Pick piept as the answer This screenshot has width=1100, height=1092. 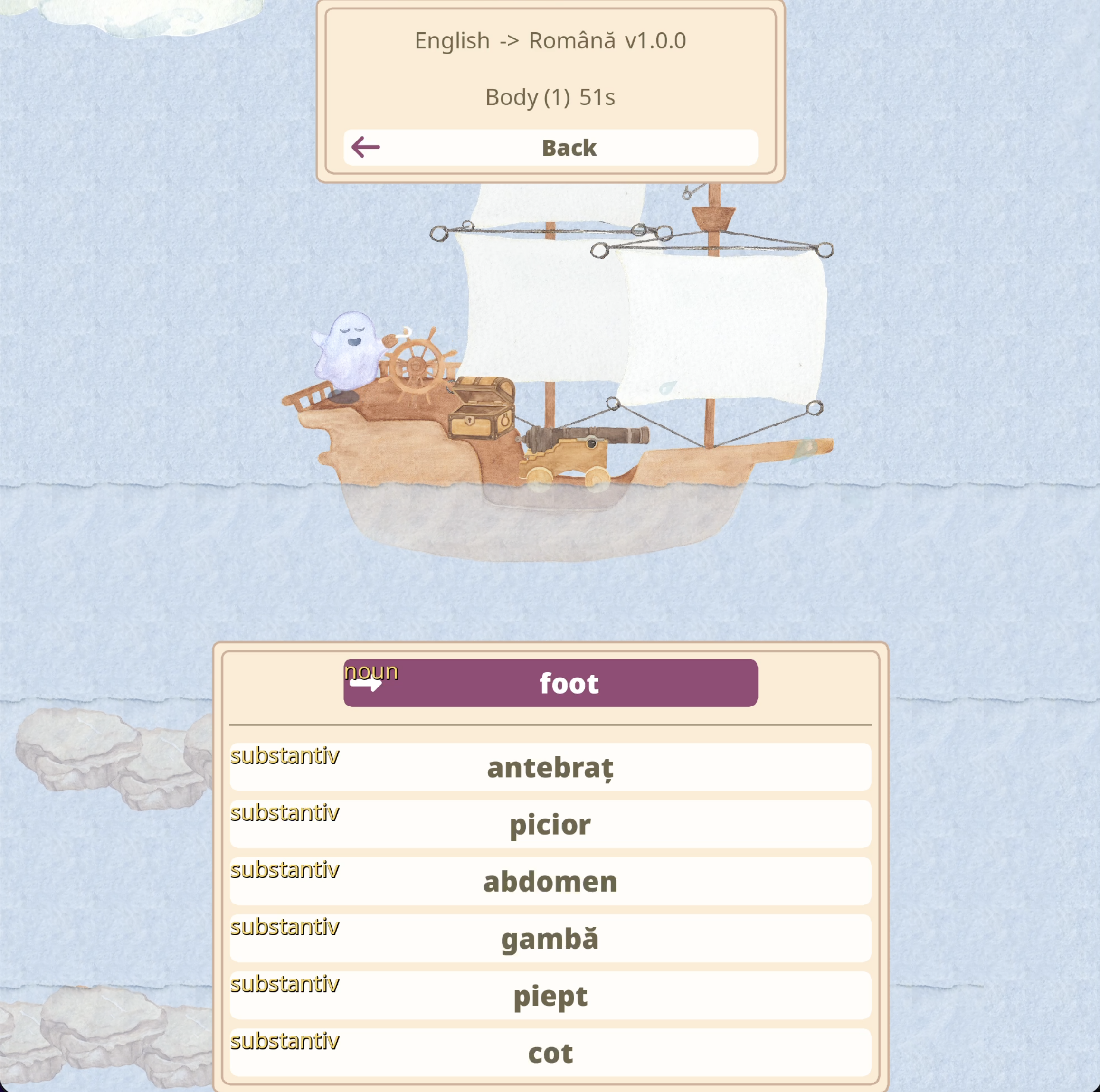pyautogui.click(x=550, y=995)
